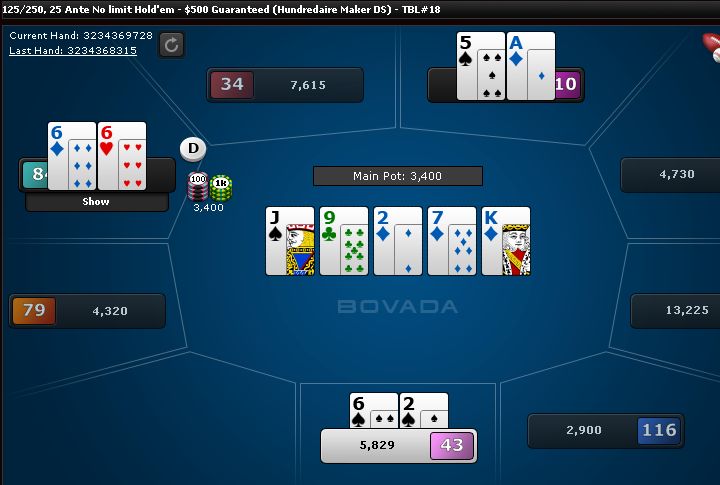Open the Last Hand 3234368315 link
Image resolution: width=720 pixels, height=485 pixels.
[73, 50]
